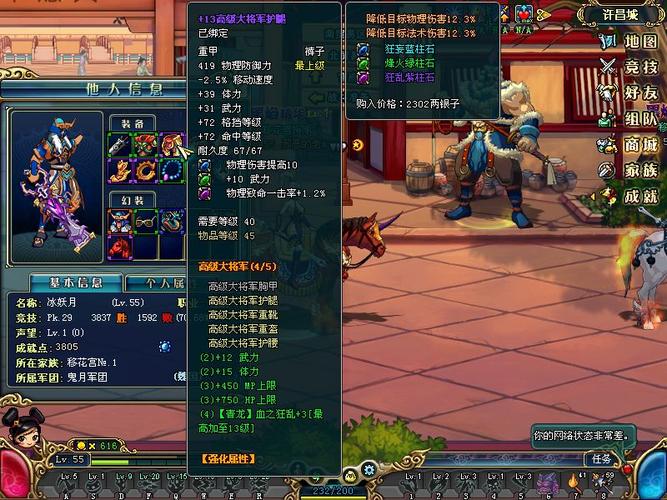This screenshot has width=667, height=500.
Task: Open the 竞技 arena menu
Action: (x=630, y=67)
